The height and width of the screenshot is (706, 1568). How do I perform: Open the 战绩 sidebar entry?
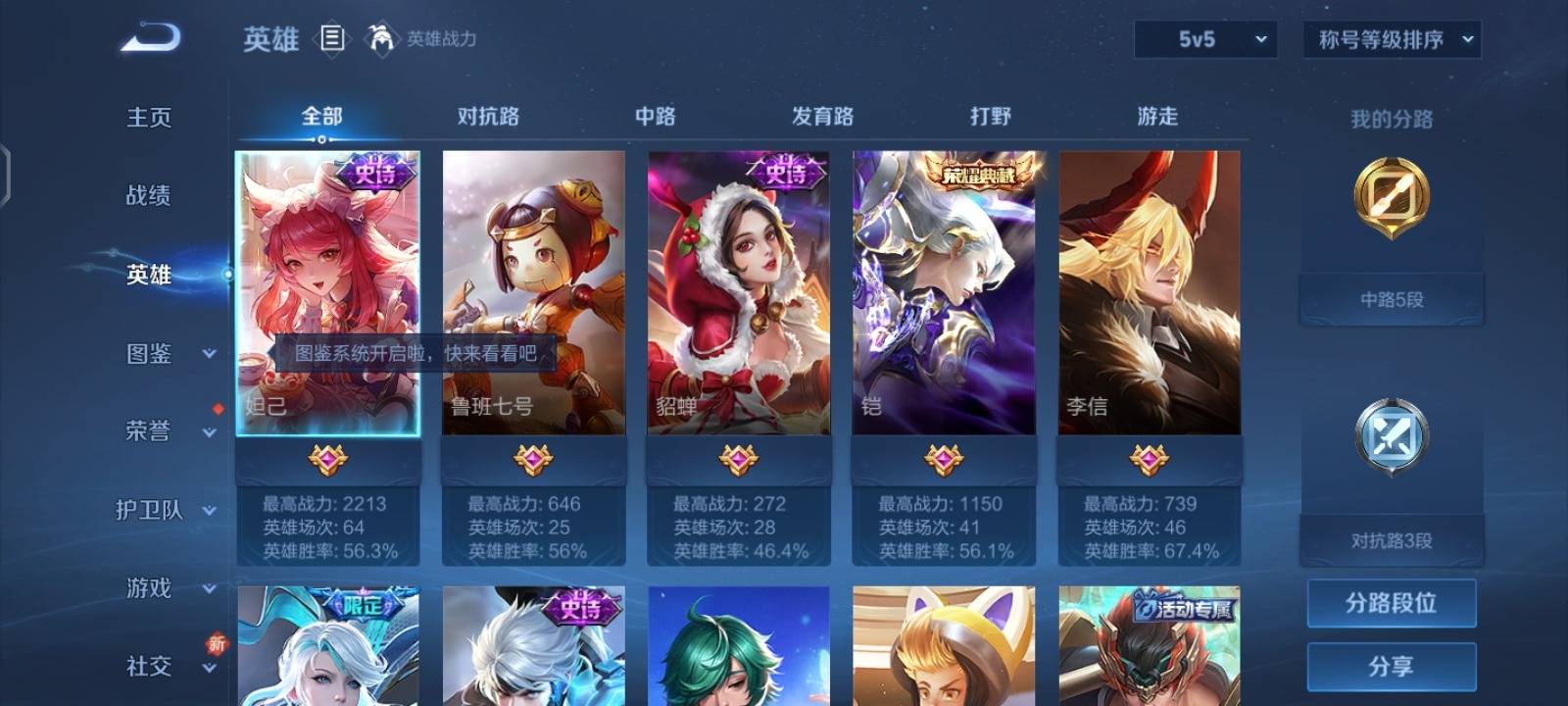pyautogui.click(x=149, y=196)
